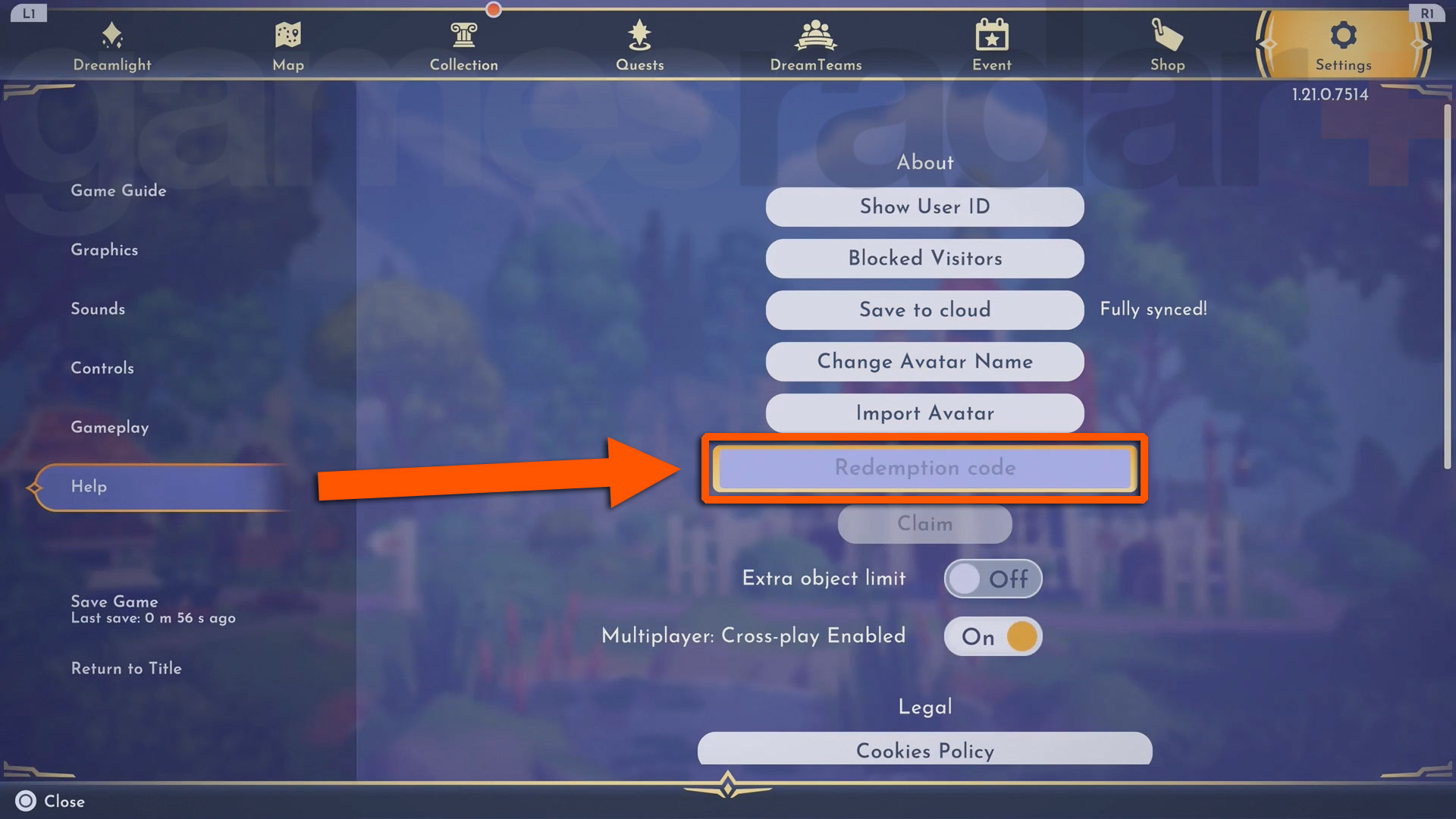
Task: Click the Show User ID button
Action: coord(924,206)
